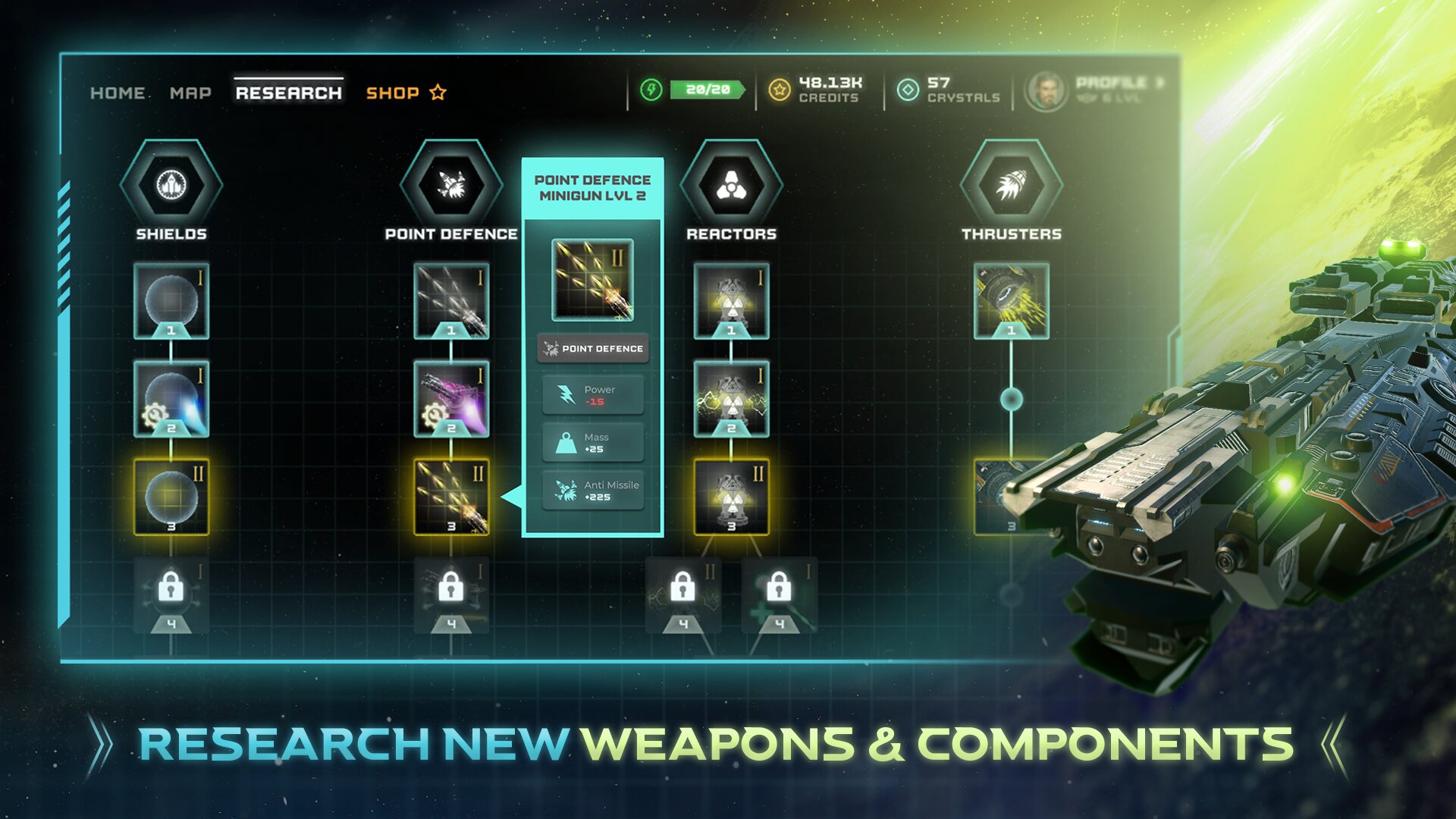Choose the Point Defence category hexagon
Screen dimensions: 1456x819
point(451,185)
